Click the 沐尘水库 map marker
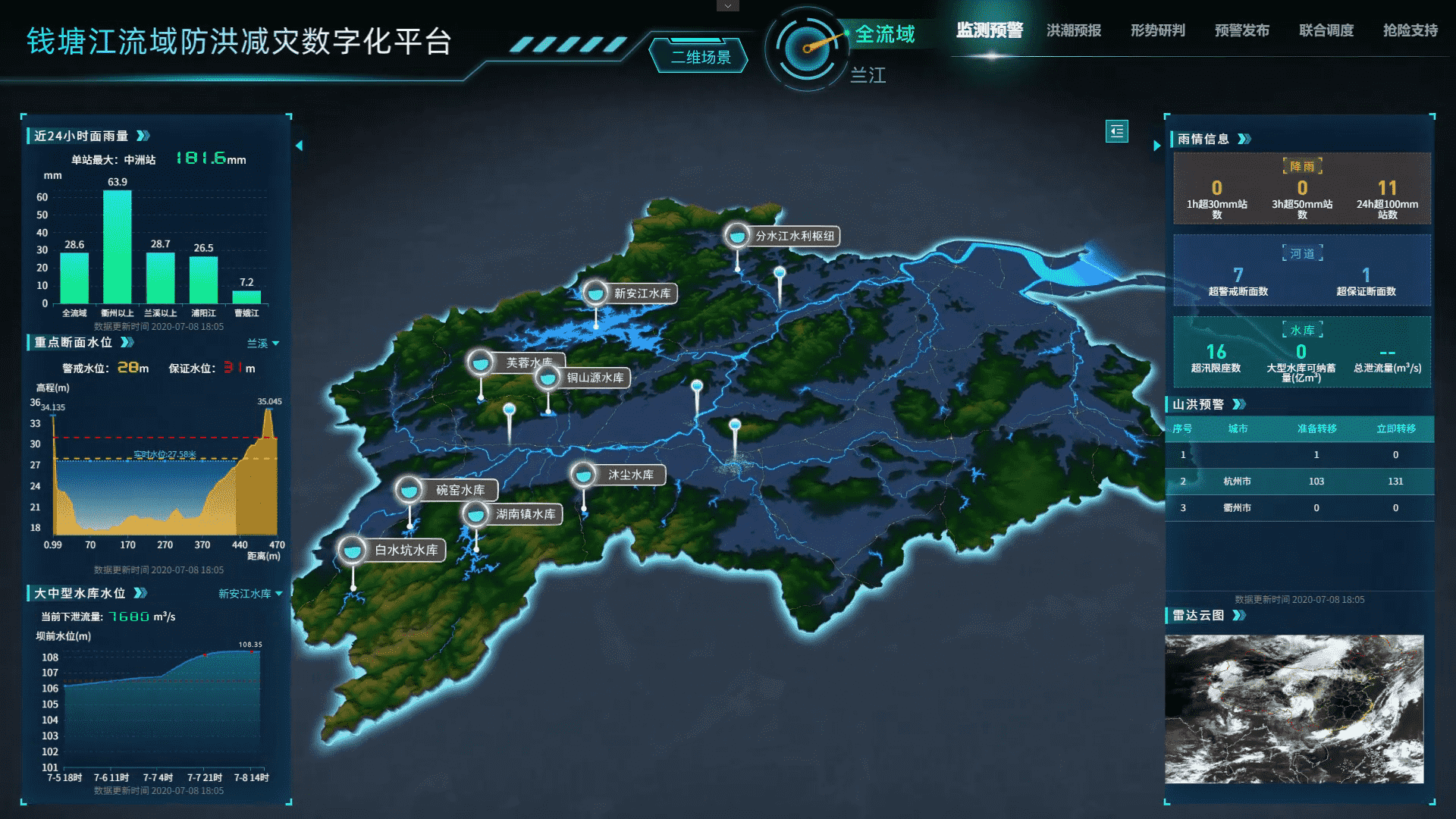The image size is (1456, 819). coord(629,475)
